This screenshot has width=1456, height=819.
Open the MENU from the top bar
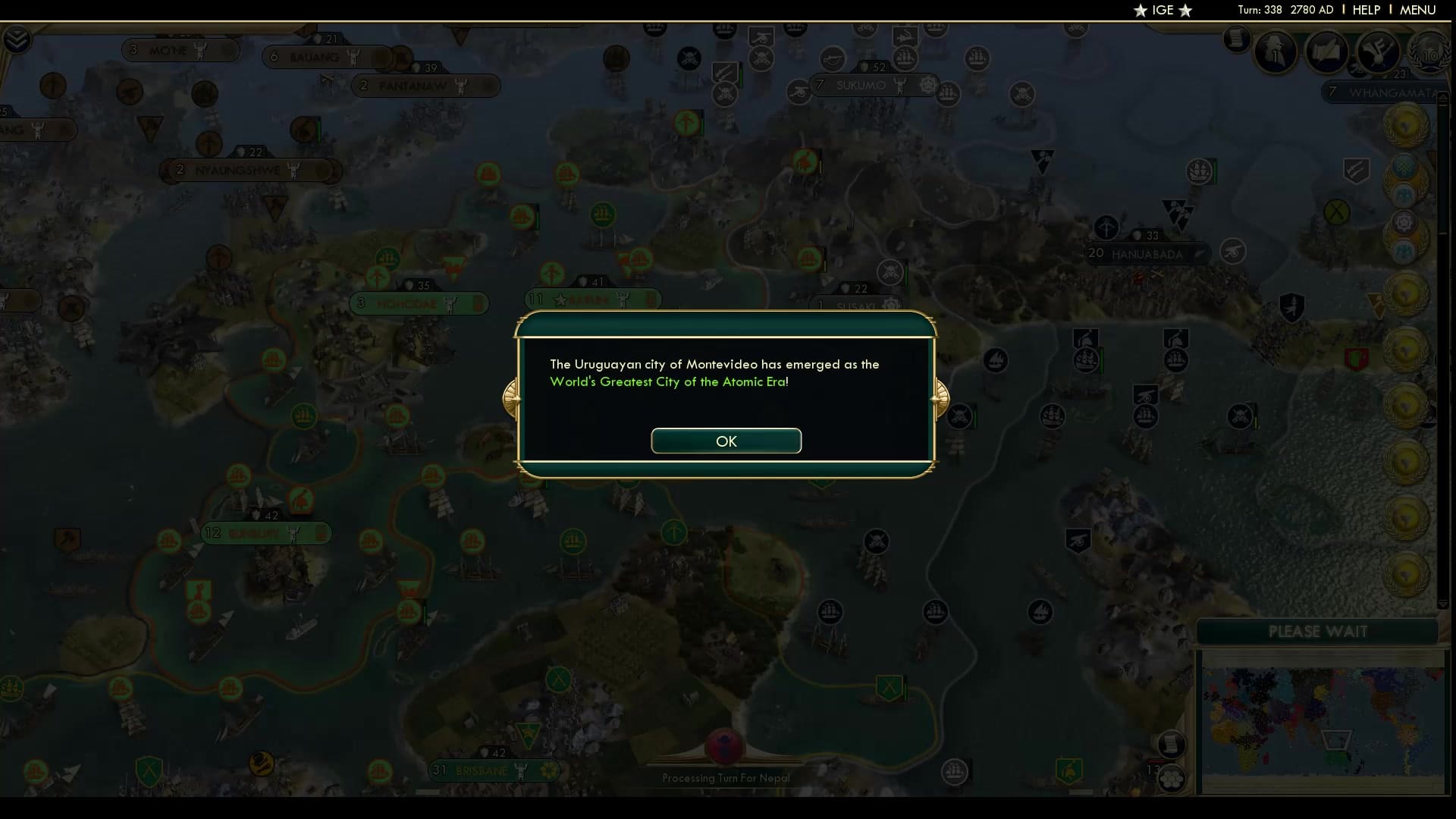click(1417, 10)
